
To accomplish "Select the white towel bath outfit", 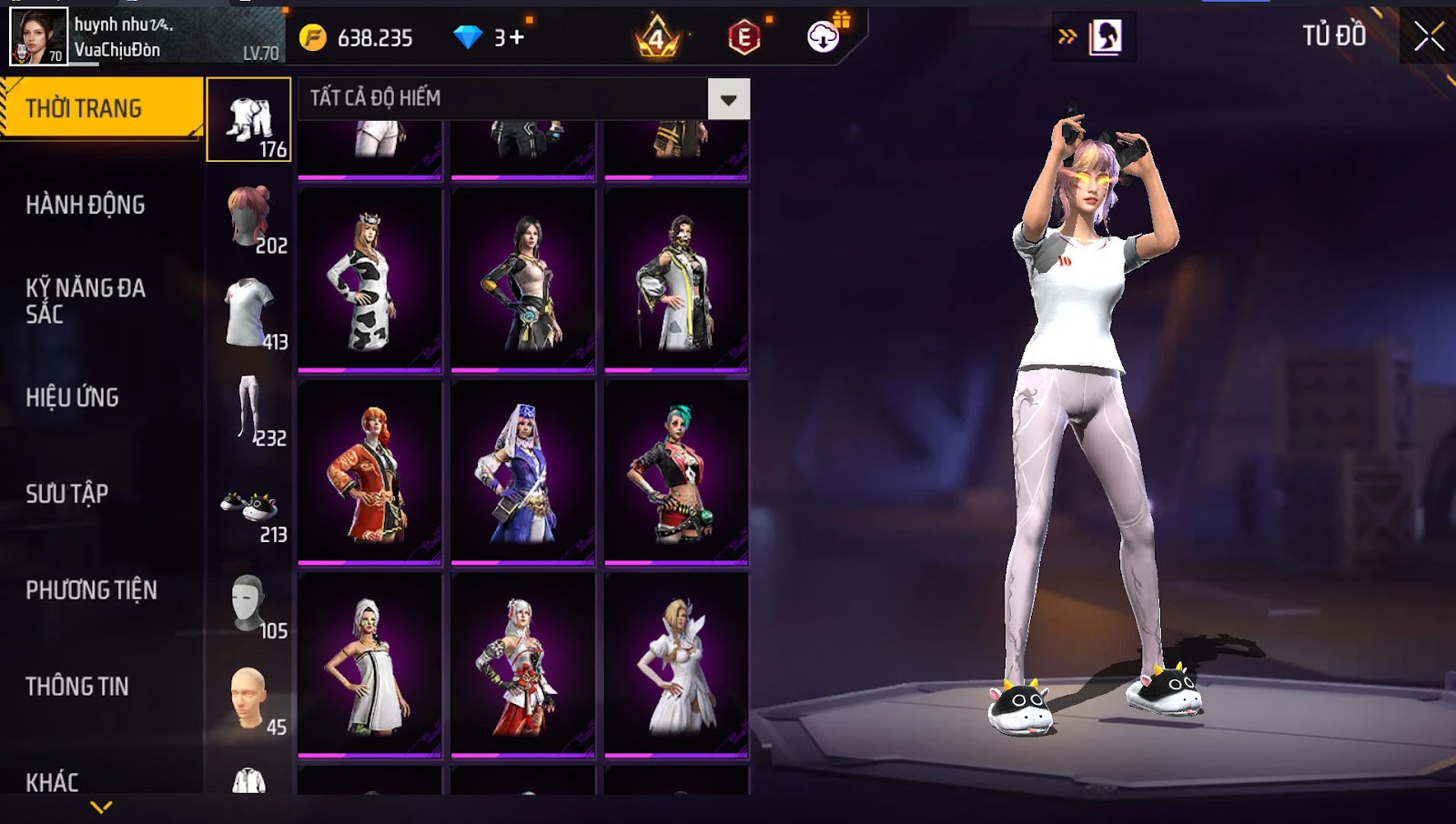I will (x=369, y=666).
